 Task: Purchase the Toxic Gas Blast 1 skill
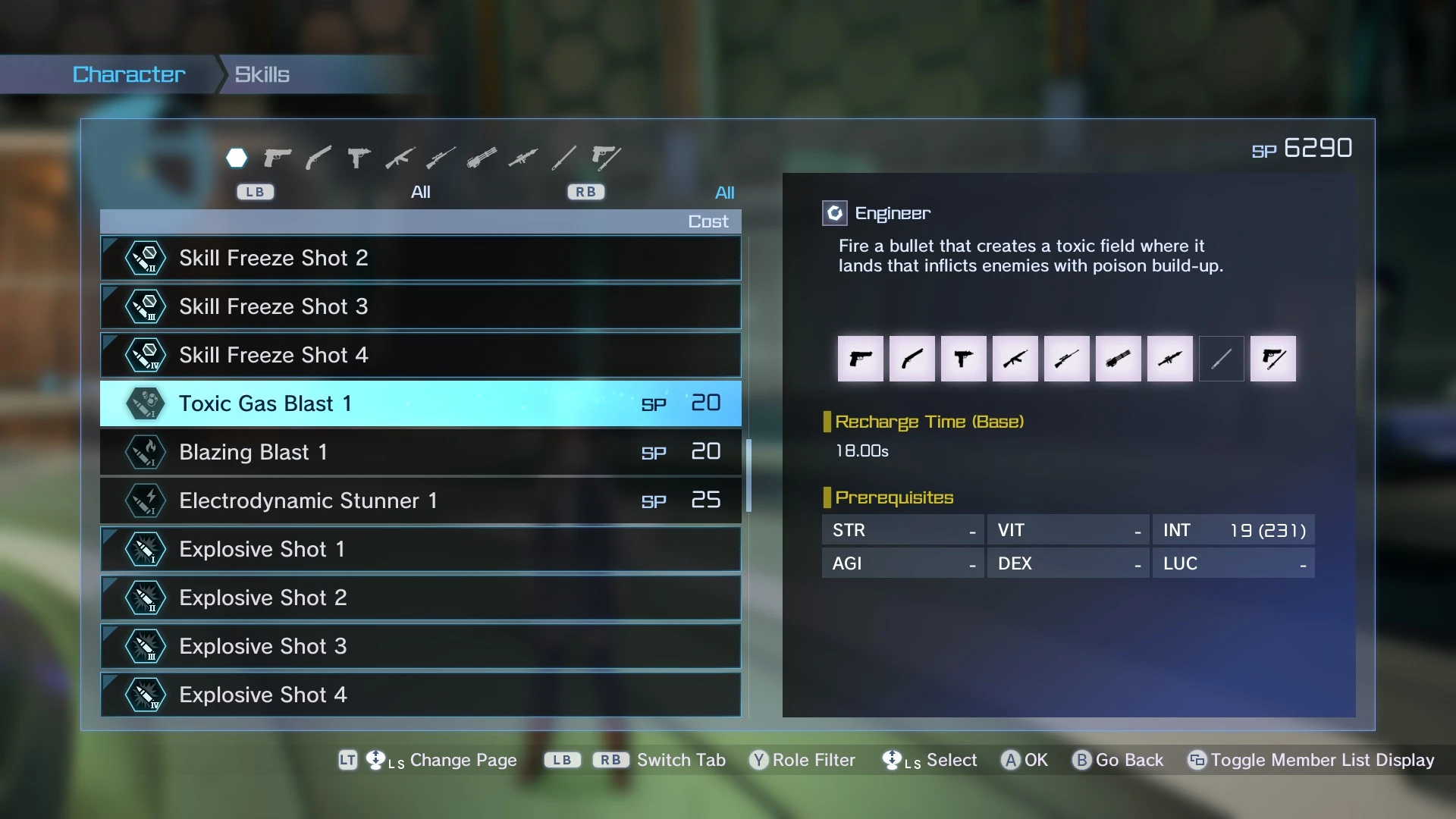coord(420,403)
